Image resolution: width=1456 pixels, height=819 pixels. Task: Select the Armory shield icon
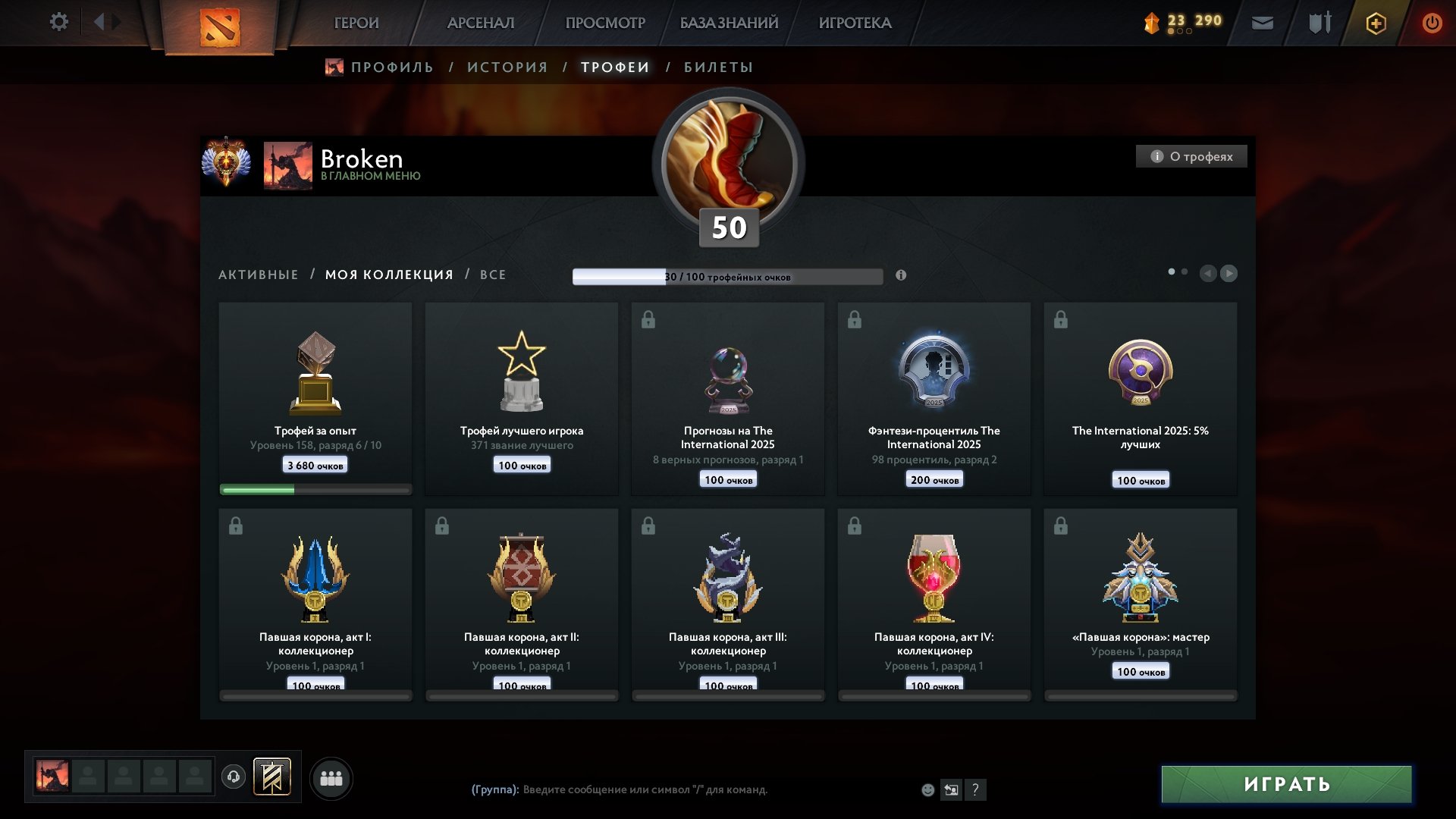point(1318,23)
